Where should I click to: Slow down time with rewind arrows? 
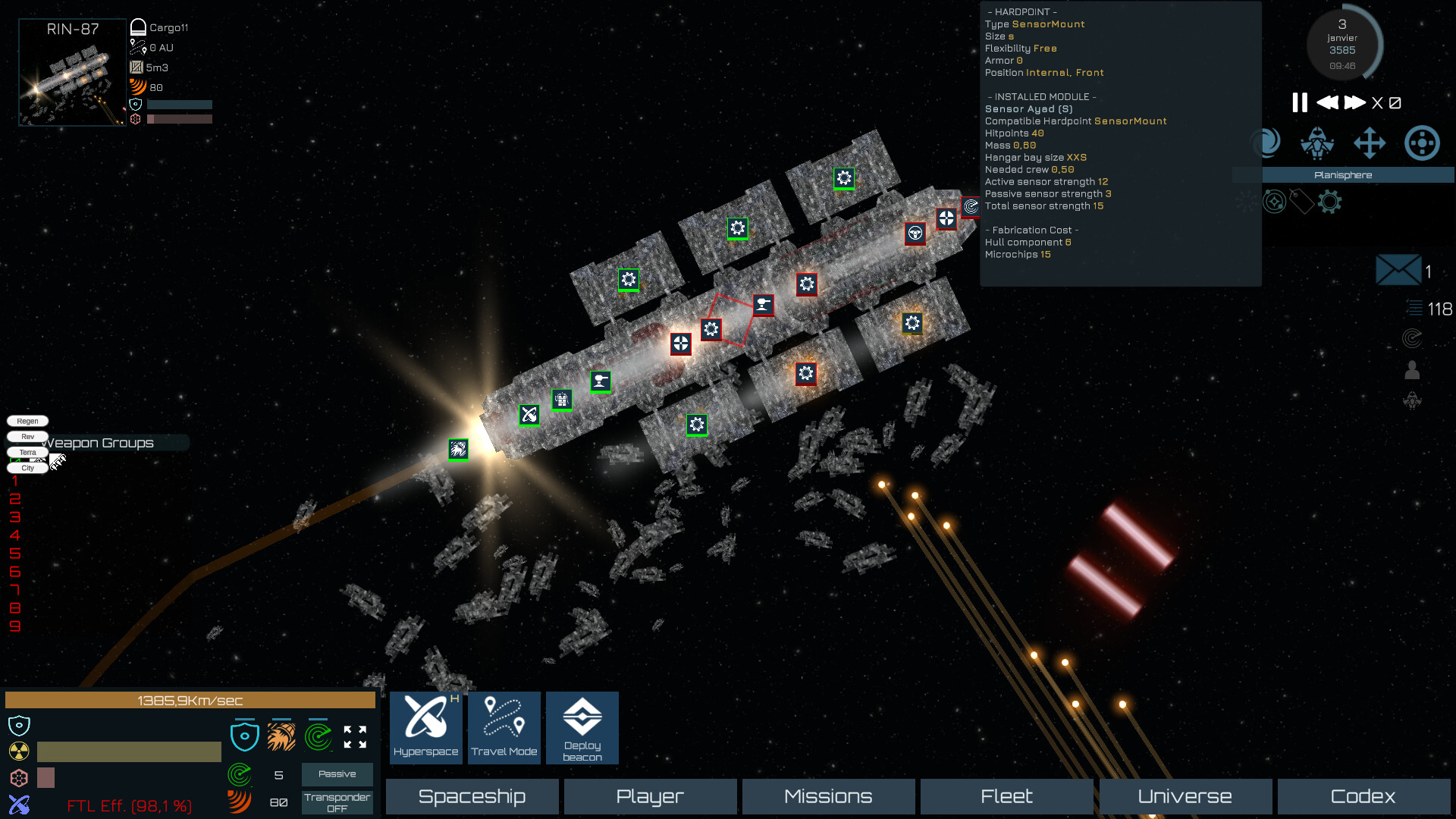(x=1327, y=102)
